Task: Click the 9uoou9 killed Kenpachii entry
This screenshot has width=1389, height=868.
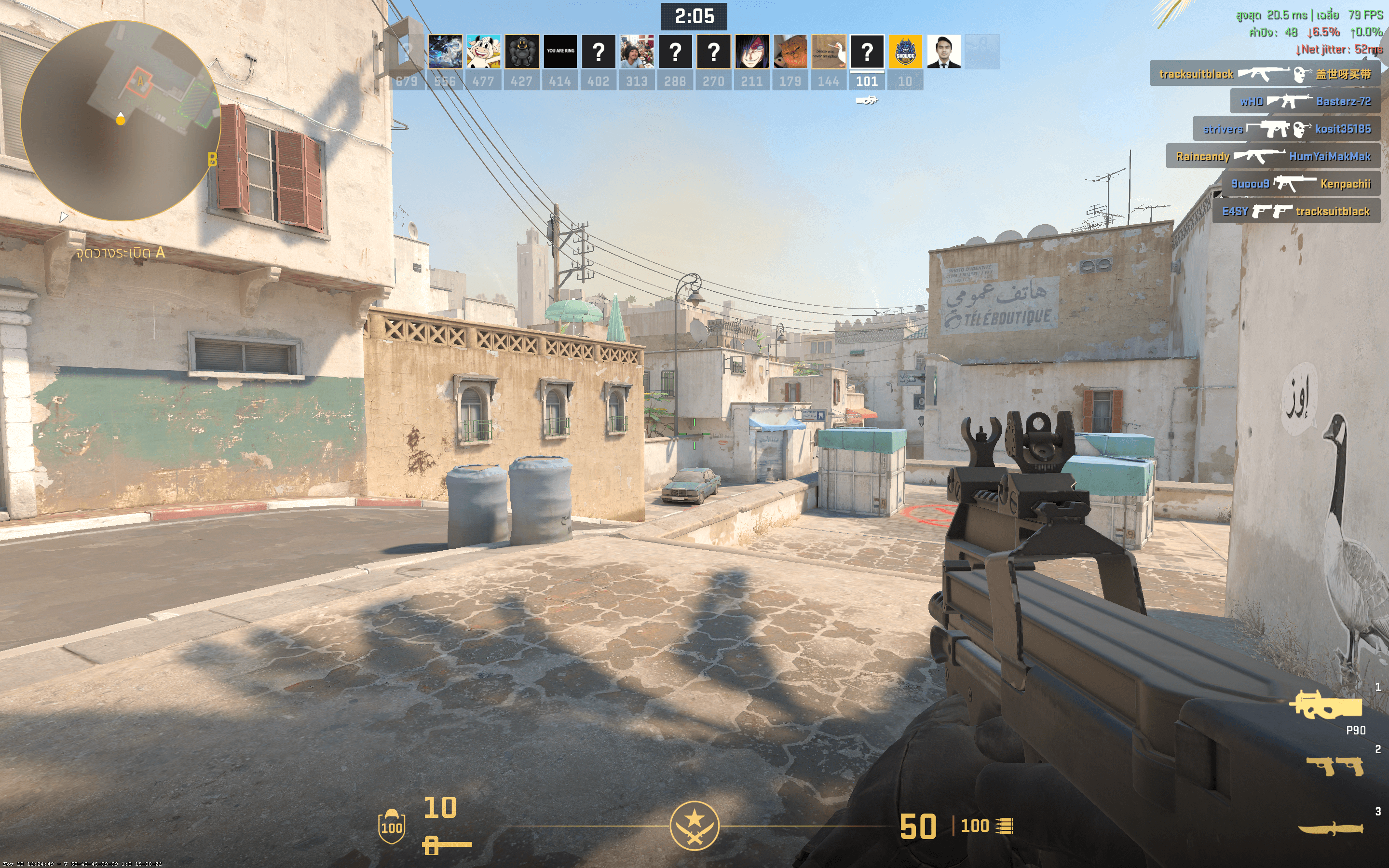Action: point(1300,184)
